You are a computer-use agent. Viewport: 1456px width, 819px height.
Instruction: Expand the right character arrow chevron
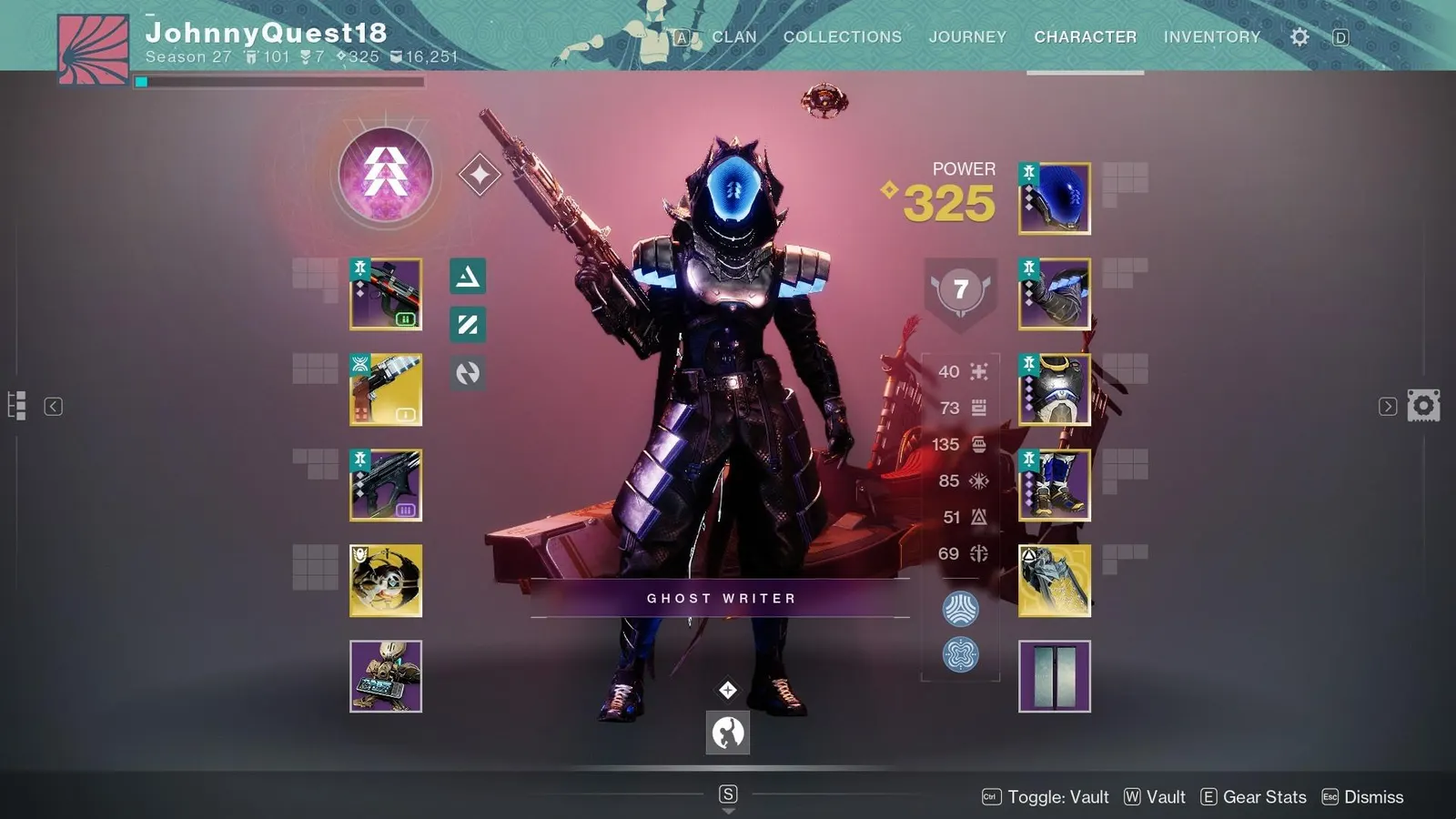(1386, 406)
